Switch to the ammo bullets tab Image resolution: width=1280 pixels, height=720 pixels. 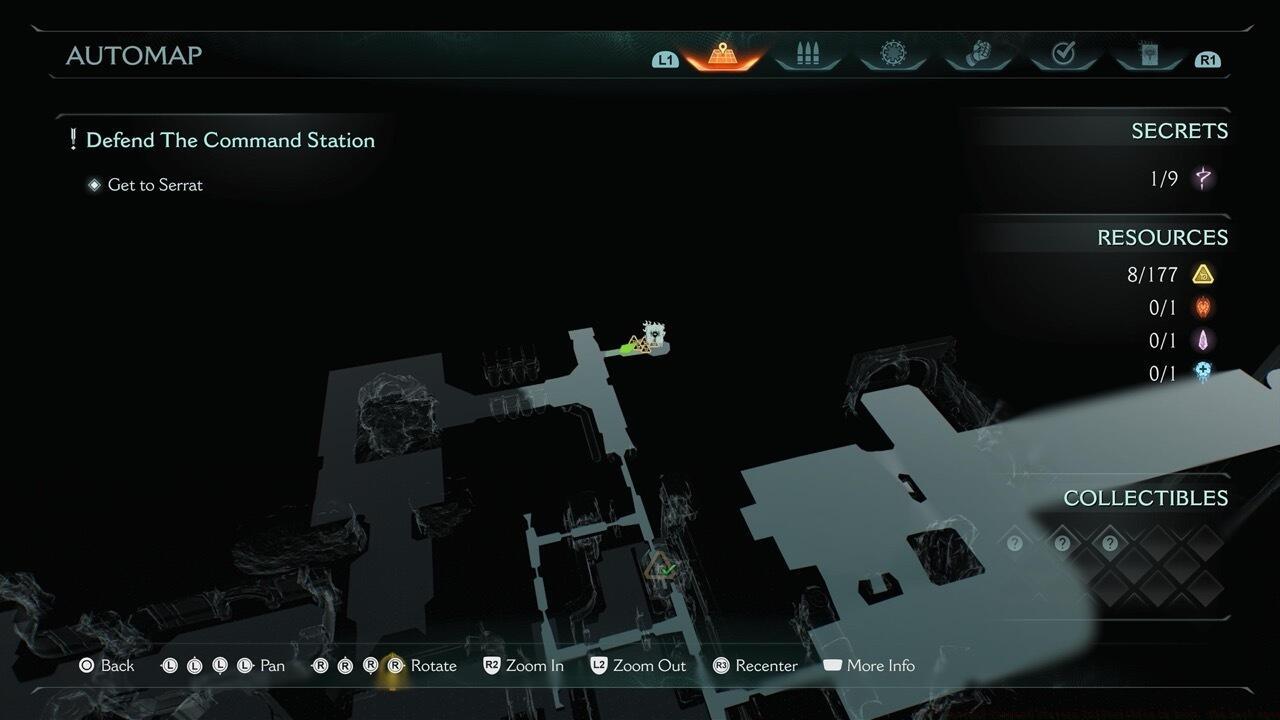(807, 55)
